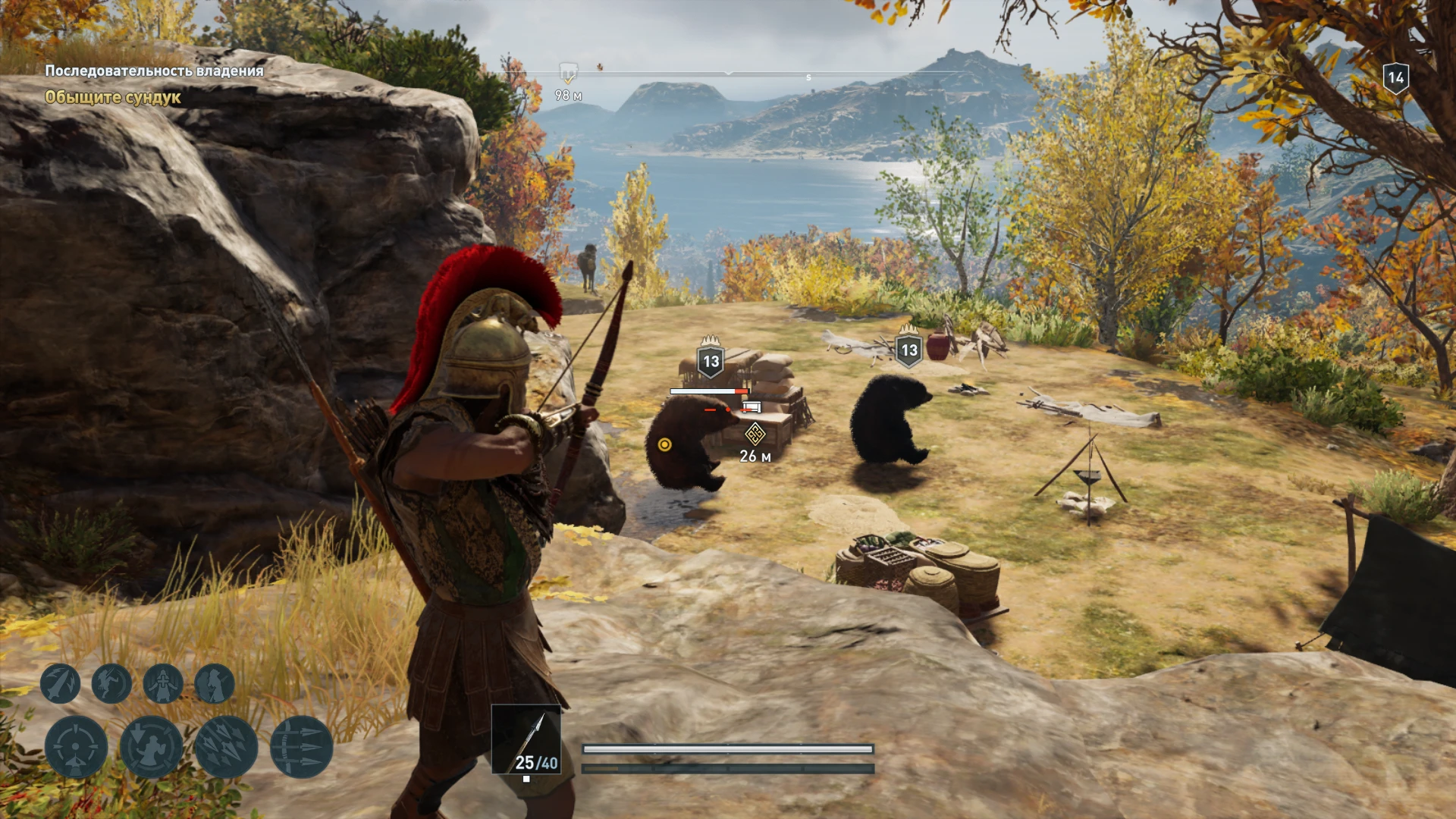This screenshot has width=1456, height=819.
Task: Activate the kicking warrior ability
Action: (x=111, y=683)
